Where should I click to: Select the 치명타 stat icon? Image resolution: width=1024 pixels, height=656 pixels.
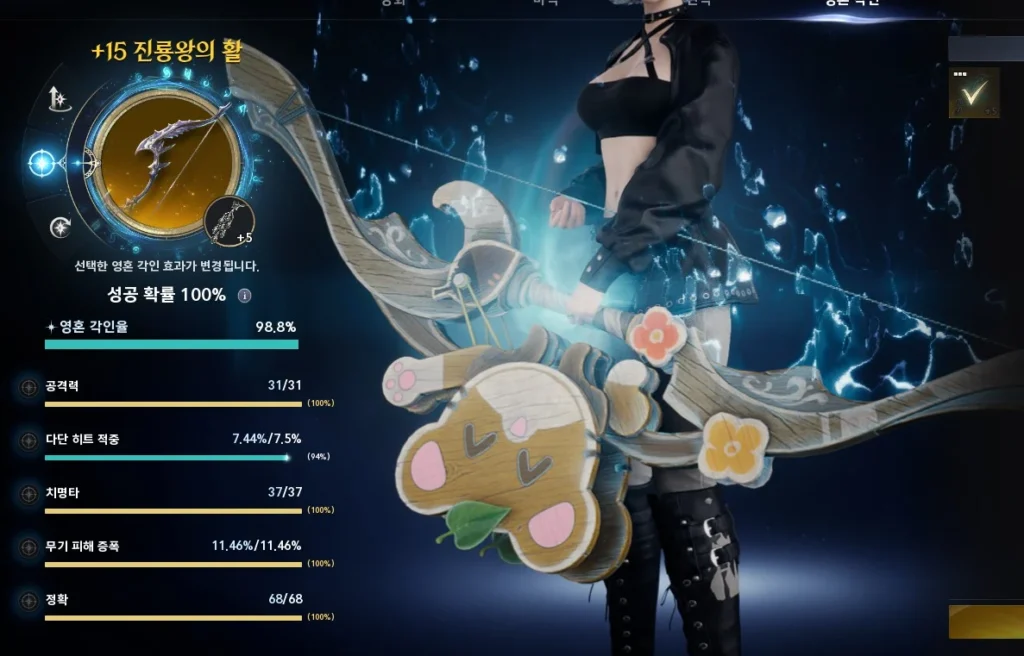27,493
